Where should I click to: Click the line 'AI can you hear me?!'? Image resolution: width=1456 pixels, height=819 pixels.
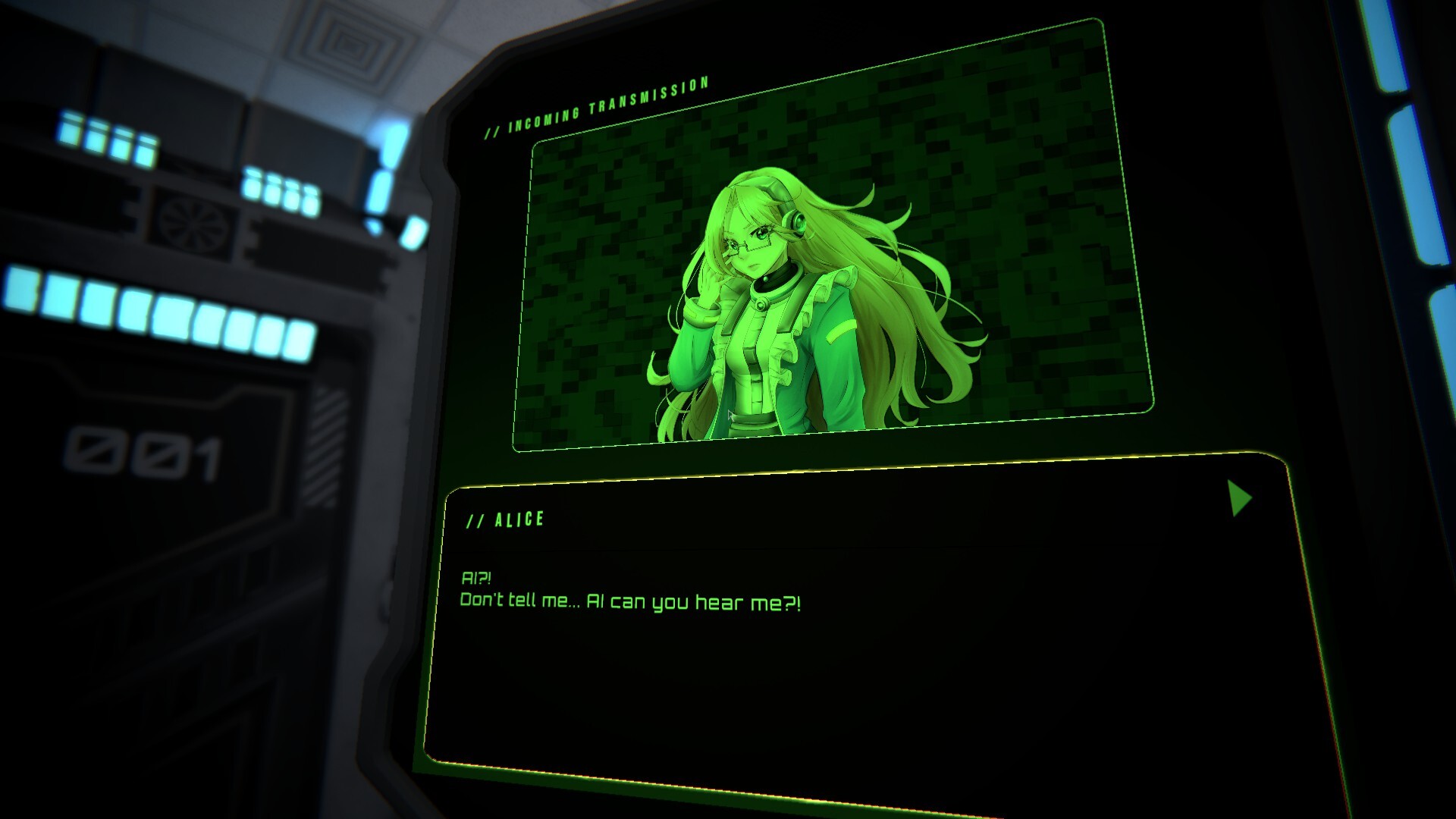(x=698, y=602)
